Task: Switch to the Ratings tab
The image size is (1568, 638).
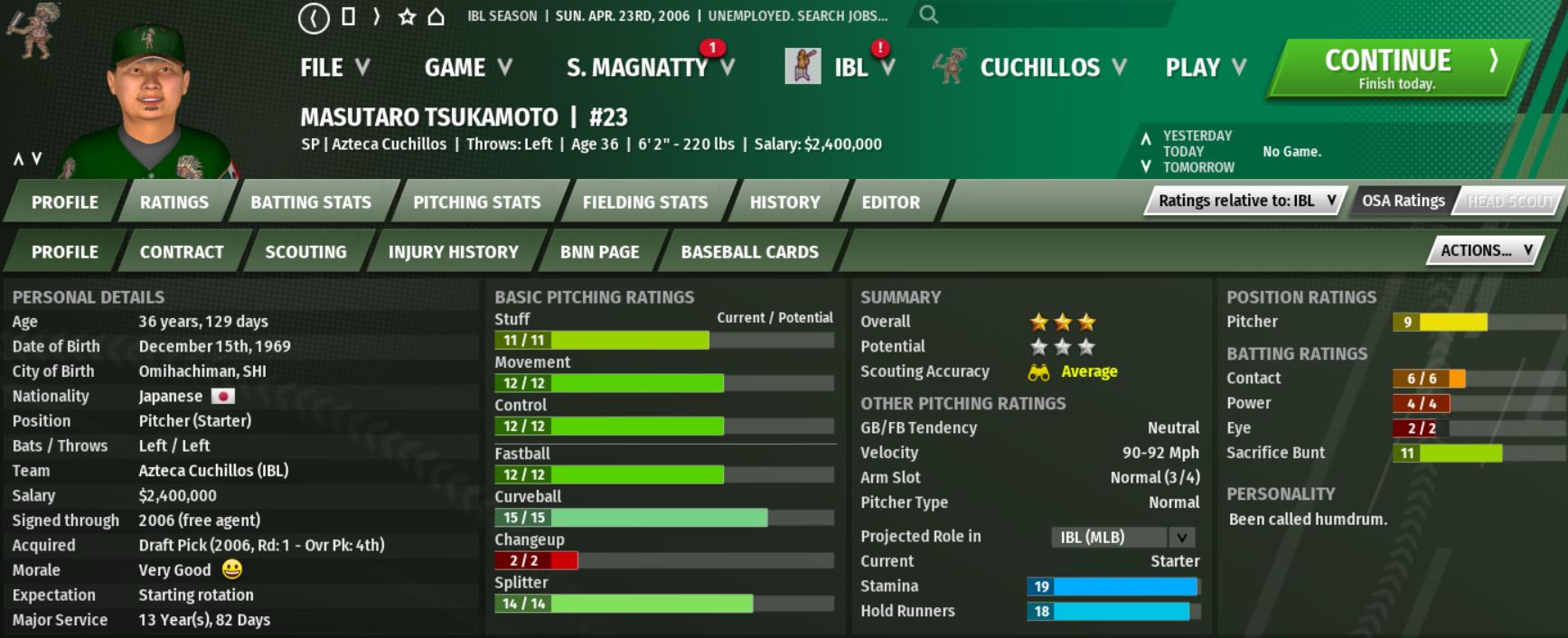Action: (174, 202)
